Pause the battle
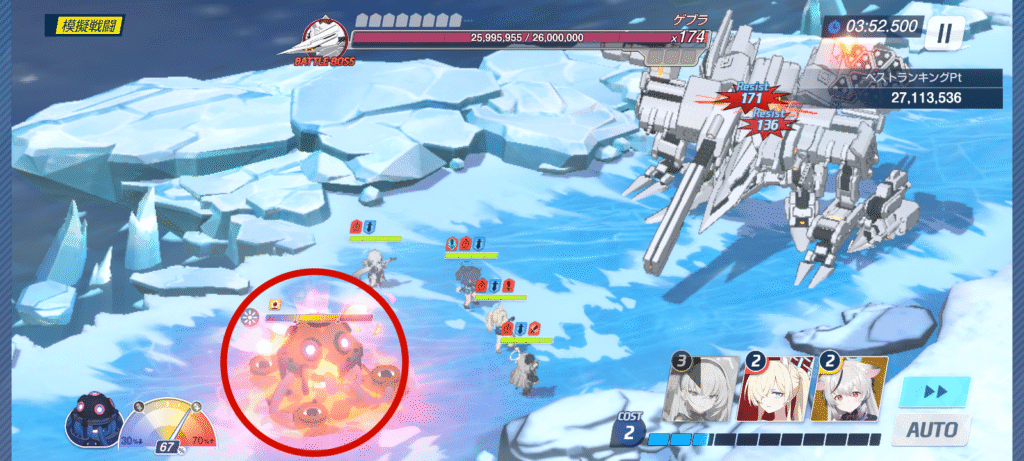This screenshot has height=461, width=1024. pyautogui.click(x=942, y=33)
